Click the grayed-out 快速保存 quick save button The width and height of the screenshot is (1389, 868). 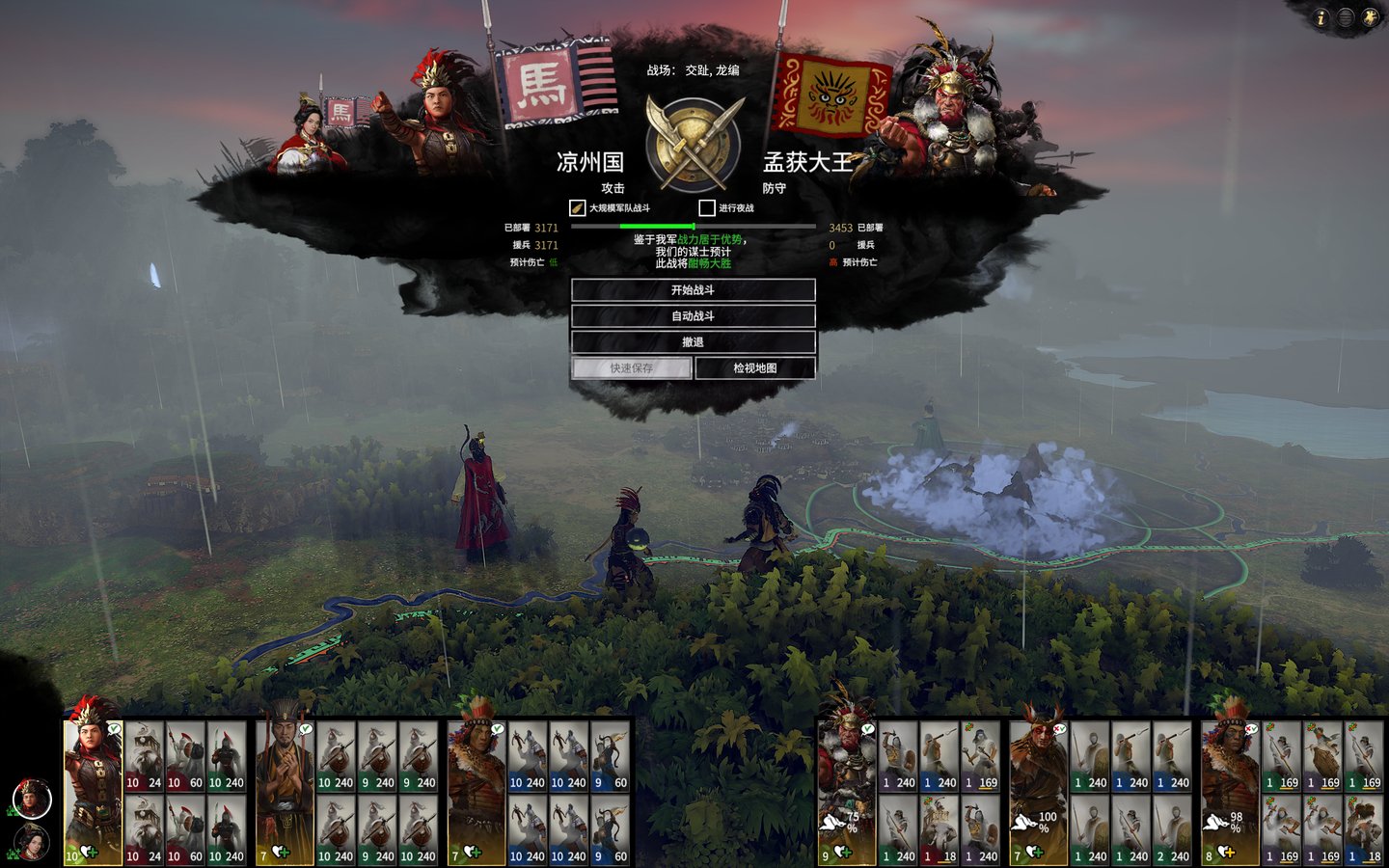(x=632, y=367)
